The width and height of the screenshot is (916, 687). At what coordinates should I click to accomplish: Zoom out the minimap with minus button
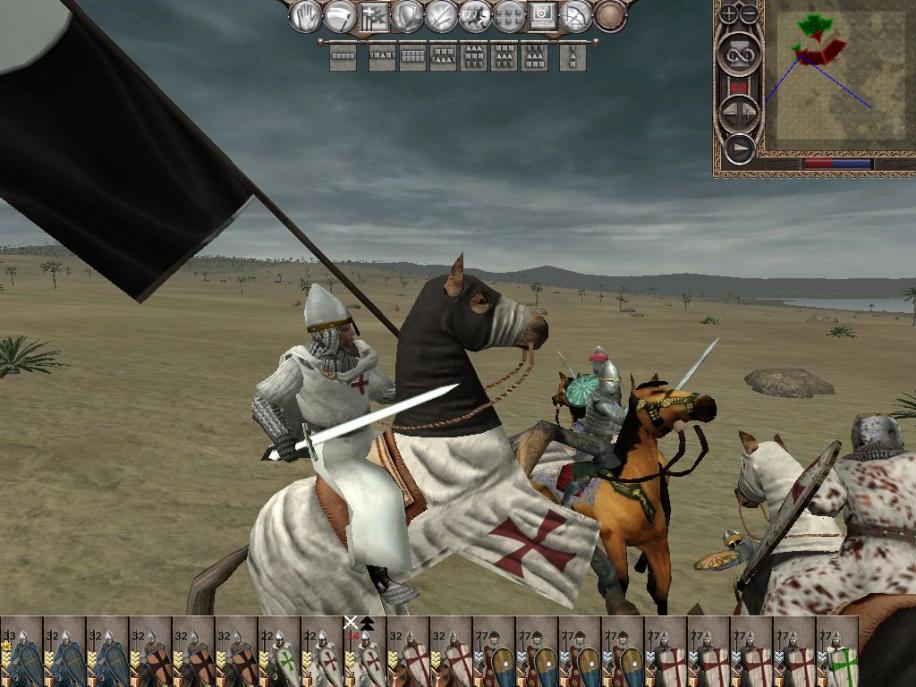pyautogui.click(x=748, y=14)
